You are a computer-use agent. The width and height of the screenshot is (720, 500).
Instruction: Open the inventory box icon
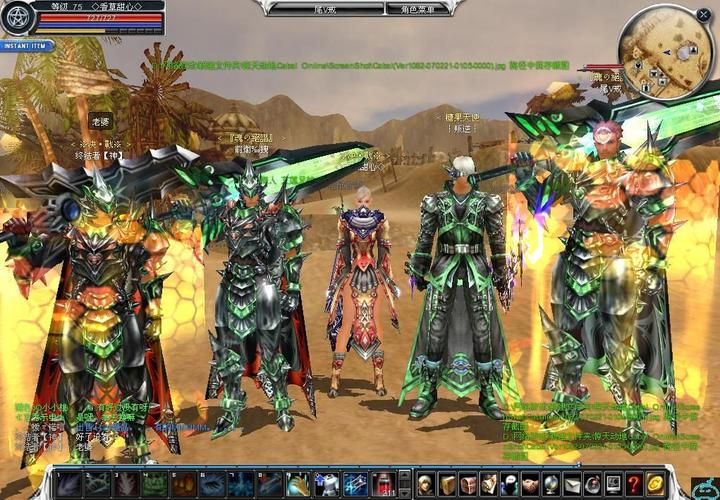(445, 483)
